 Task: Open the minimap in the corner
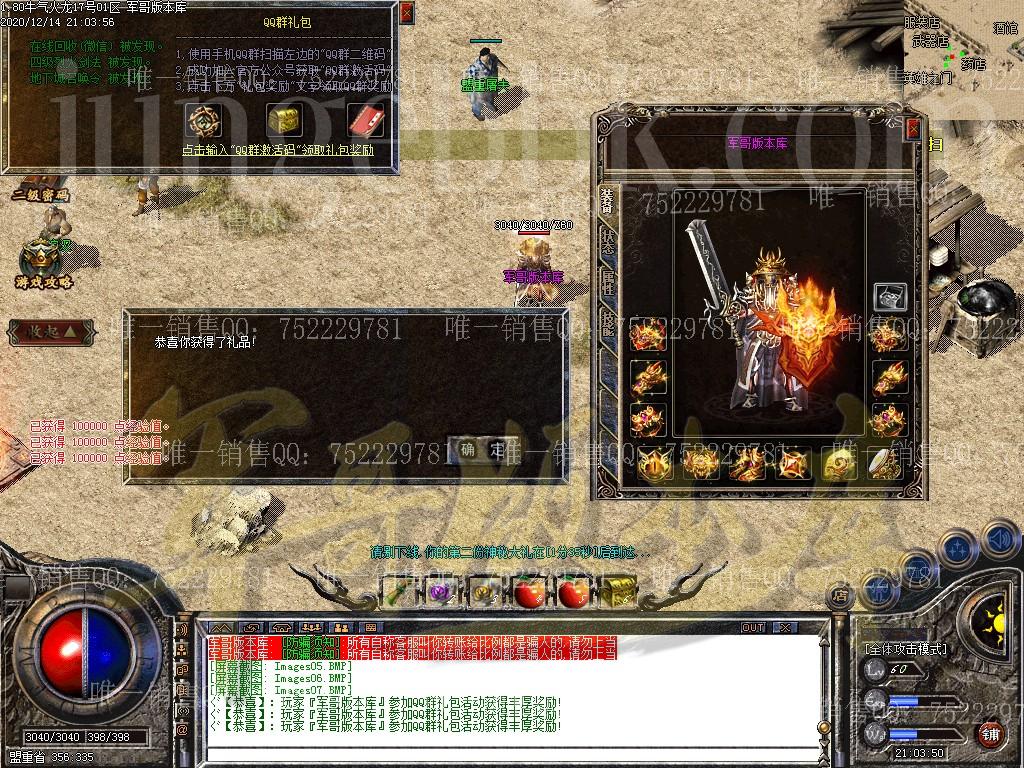962,50
